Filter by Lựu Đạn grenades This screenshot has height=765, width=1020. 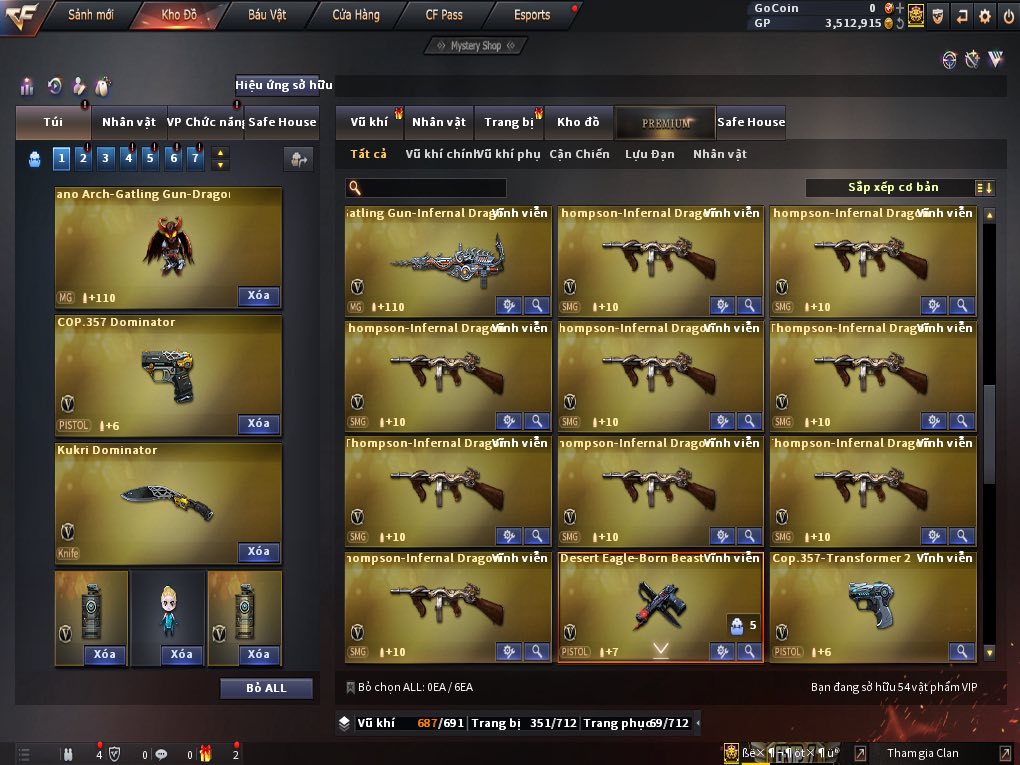coord(650,154)
